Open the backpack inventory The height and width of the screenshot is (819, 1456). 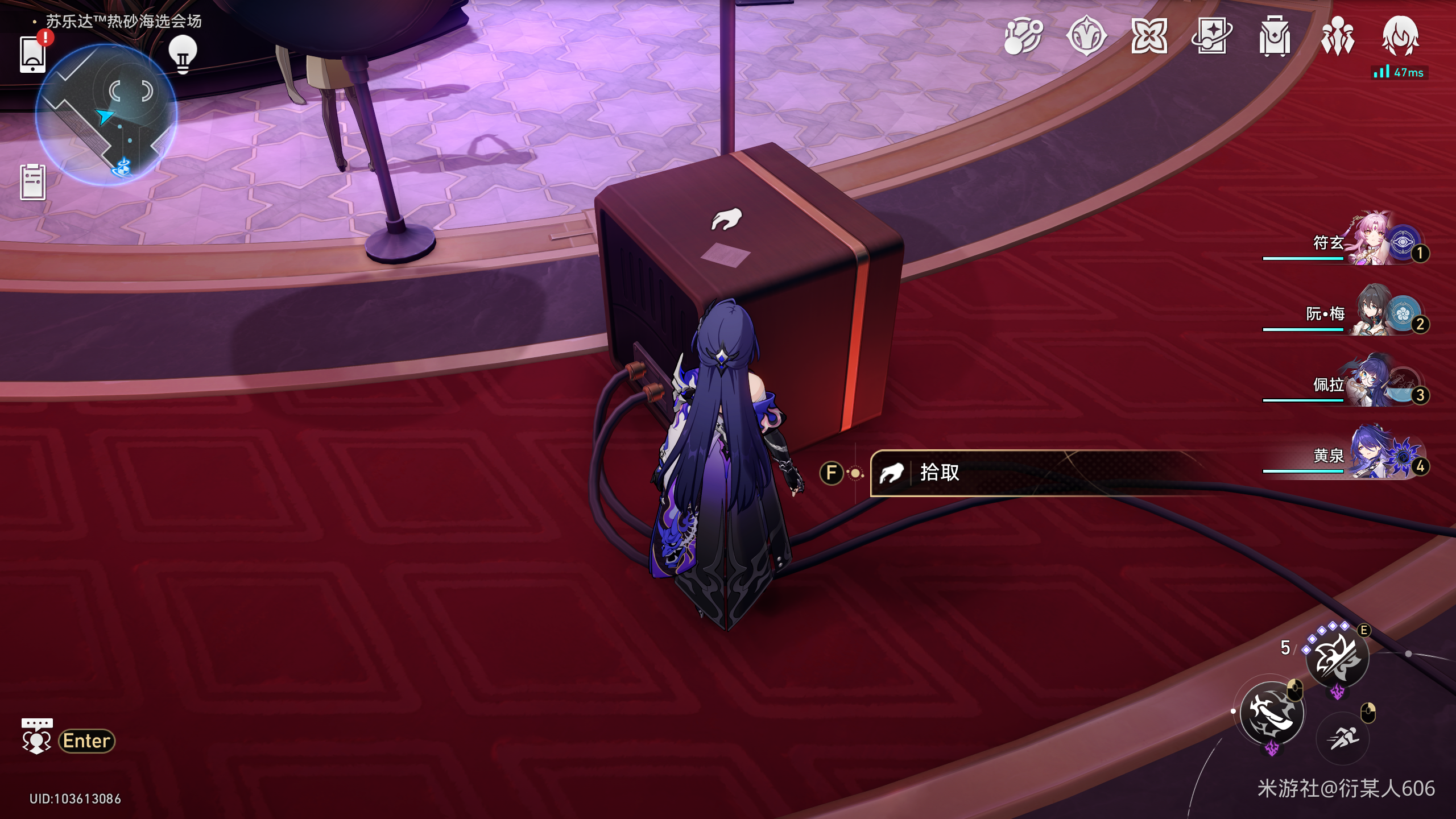[x=1275, y=37]
